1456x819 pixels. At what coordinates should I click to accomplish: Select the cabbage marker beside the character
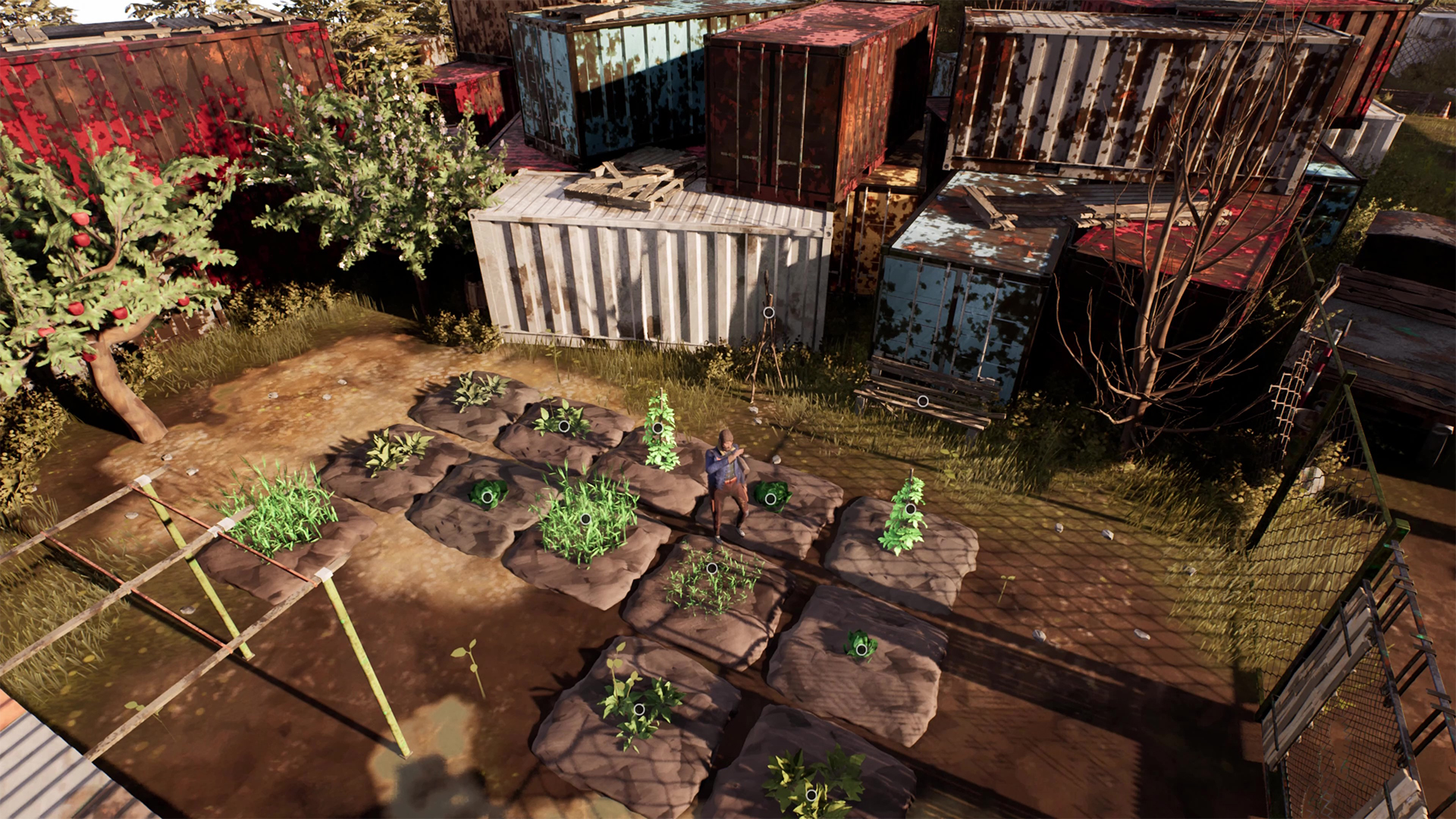[770, 498]
